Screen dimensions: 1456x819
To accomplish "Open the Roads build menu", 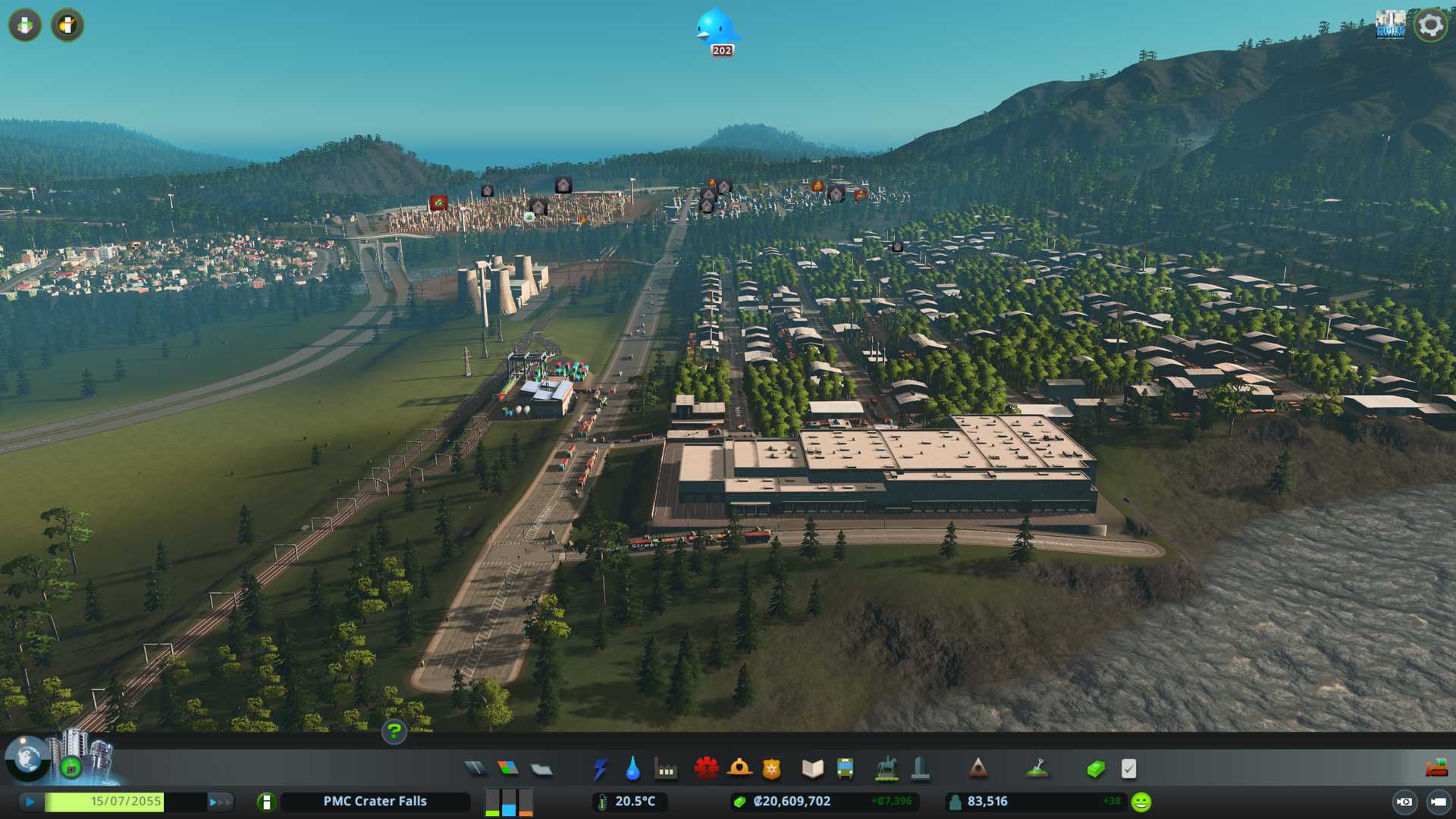I will point(475,769).
